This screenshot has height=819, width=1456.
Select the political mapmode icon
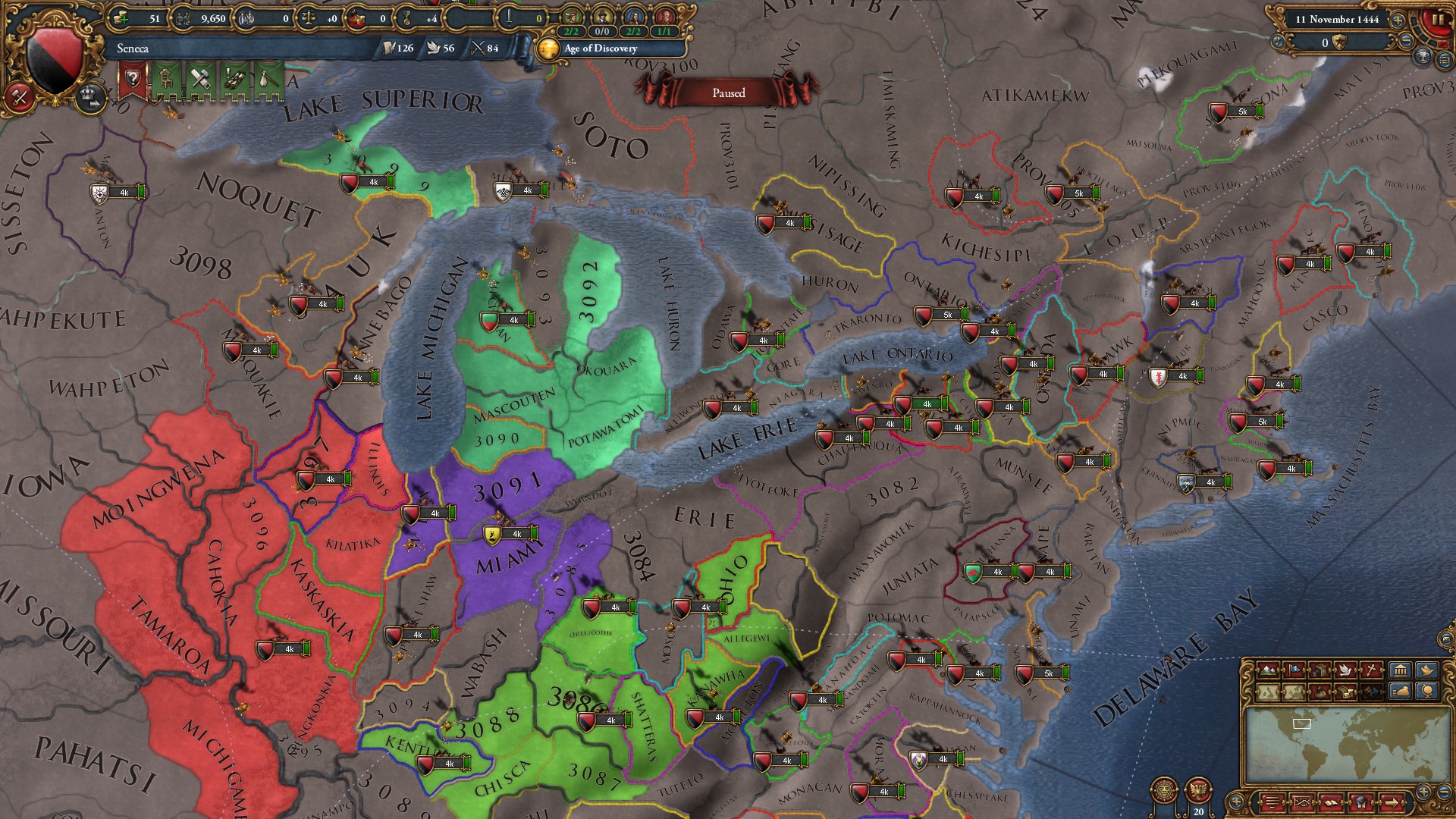pos(1295,670)
